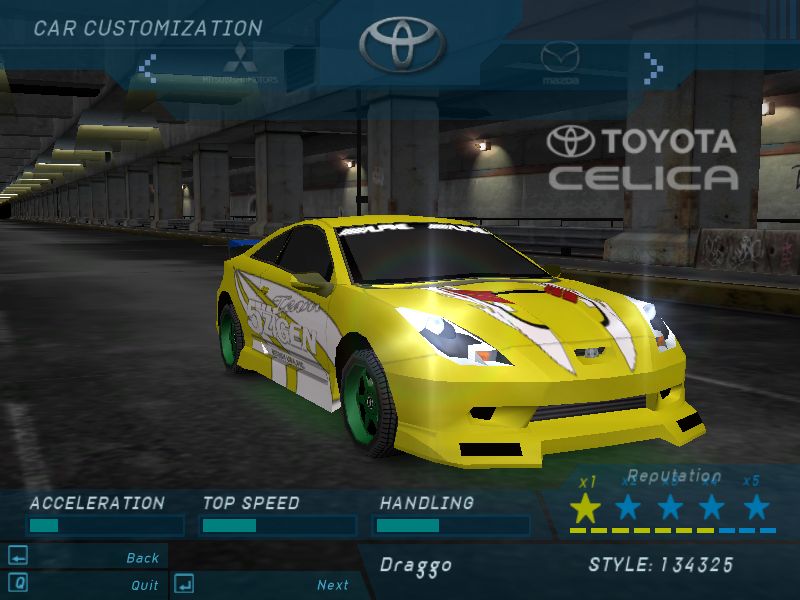Choose the Mazda brand logo

(x=560, y=63)
